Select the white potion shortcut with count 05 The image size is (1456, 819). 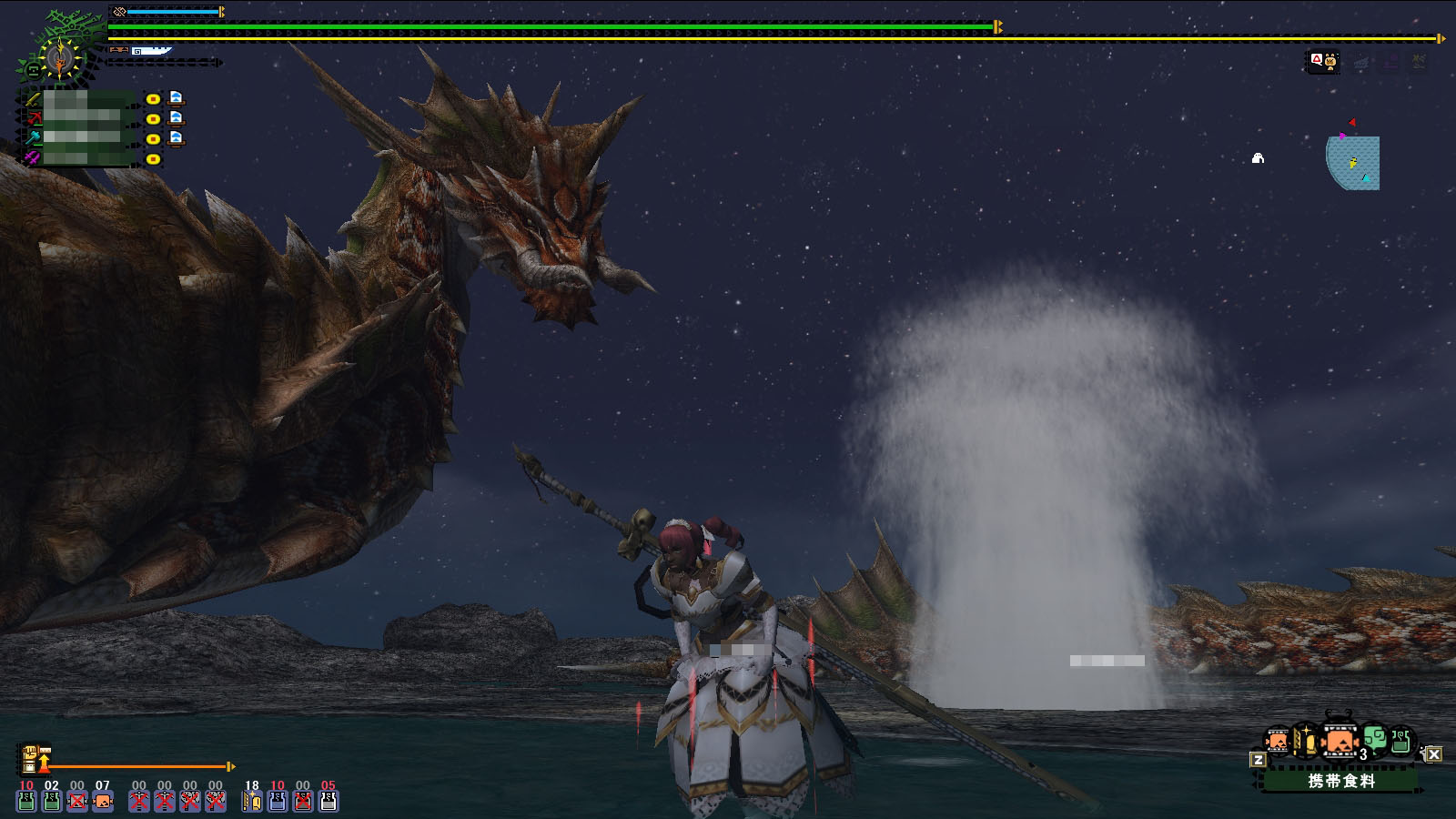(329, 800)
